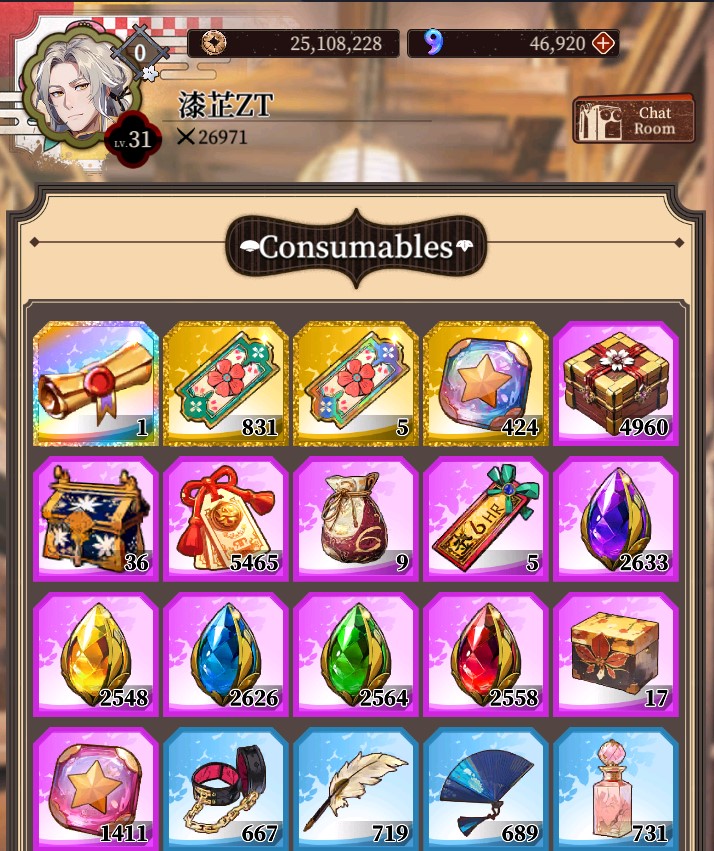
Task: Select the purple crystal item
Action: (616, 518)
